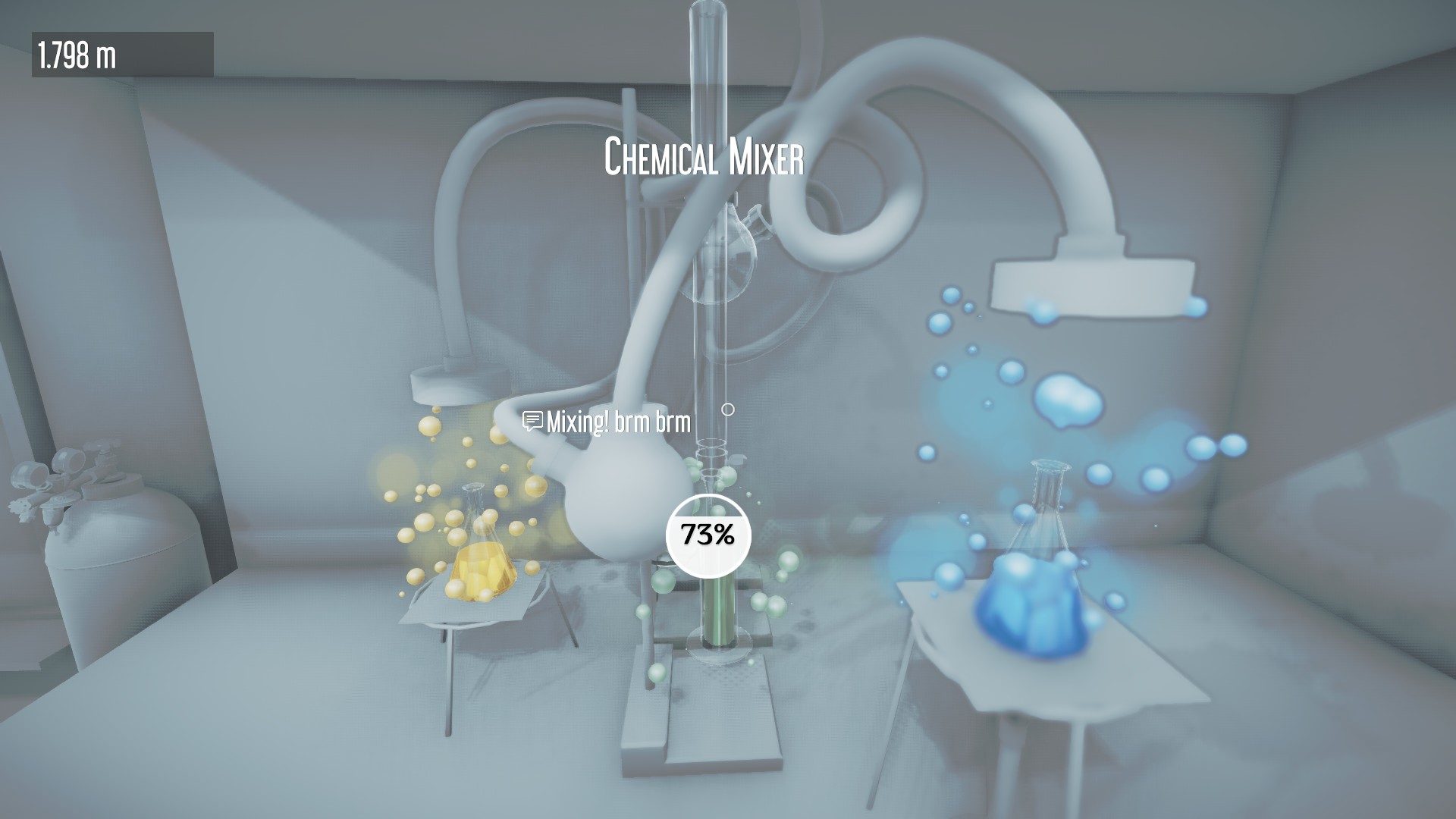Click the small crosshair reticle circle
The height and width of the screenshot is (819, 1456).
[729, 408]
